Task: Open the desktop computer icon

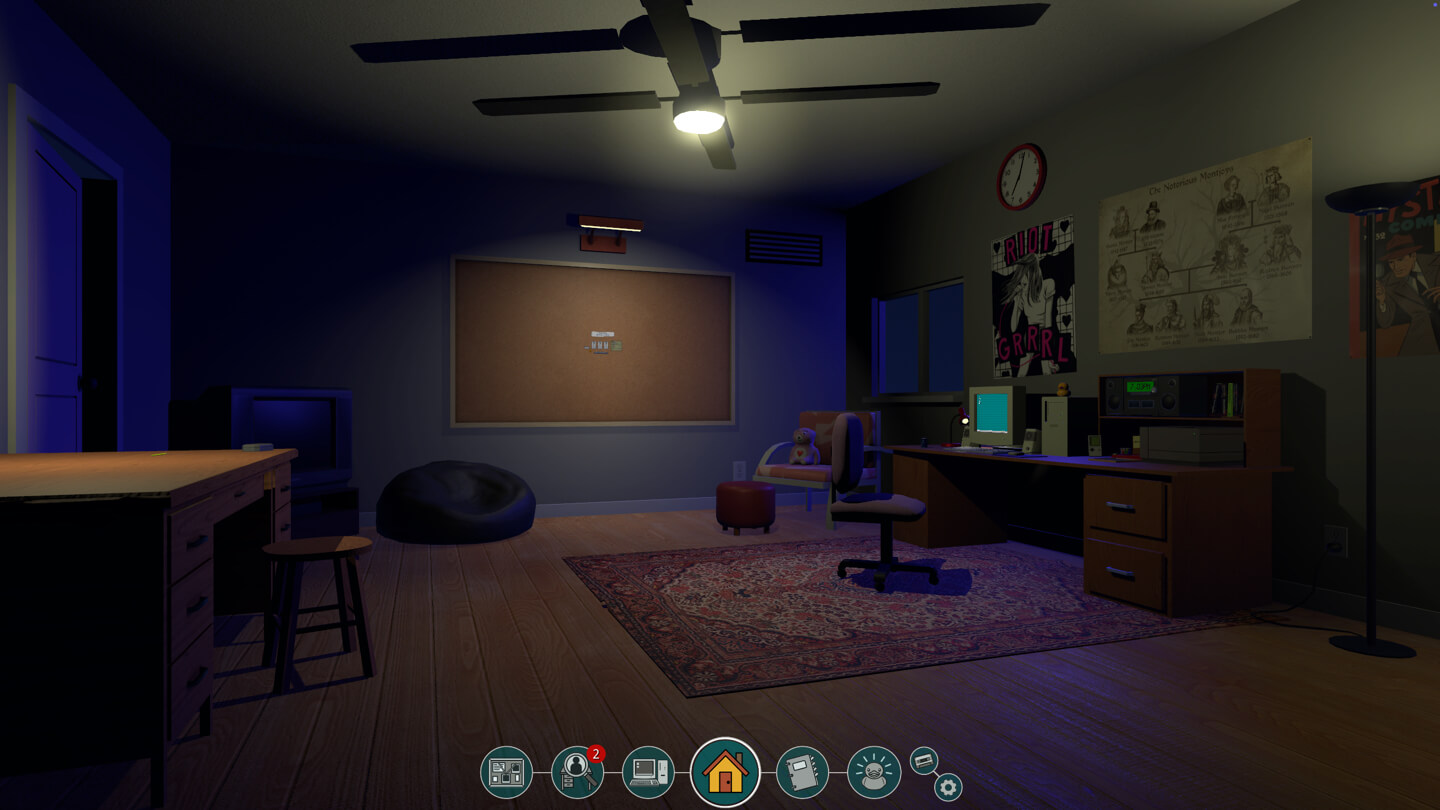Action: (x=648, y=772)
